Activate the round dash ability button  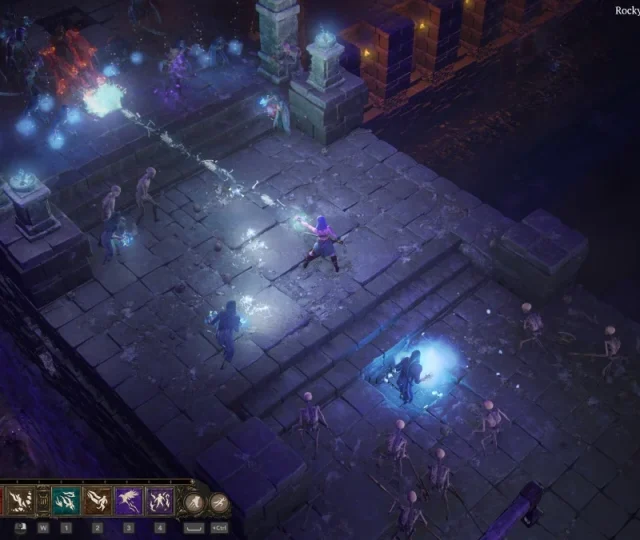tap(220, 502)
